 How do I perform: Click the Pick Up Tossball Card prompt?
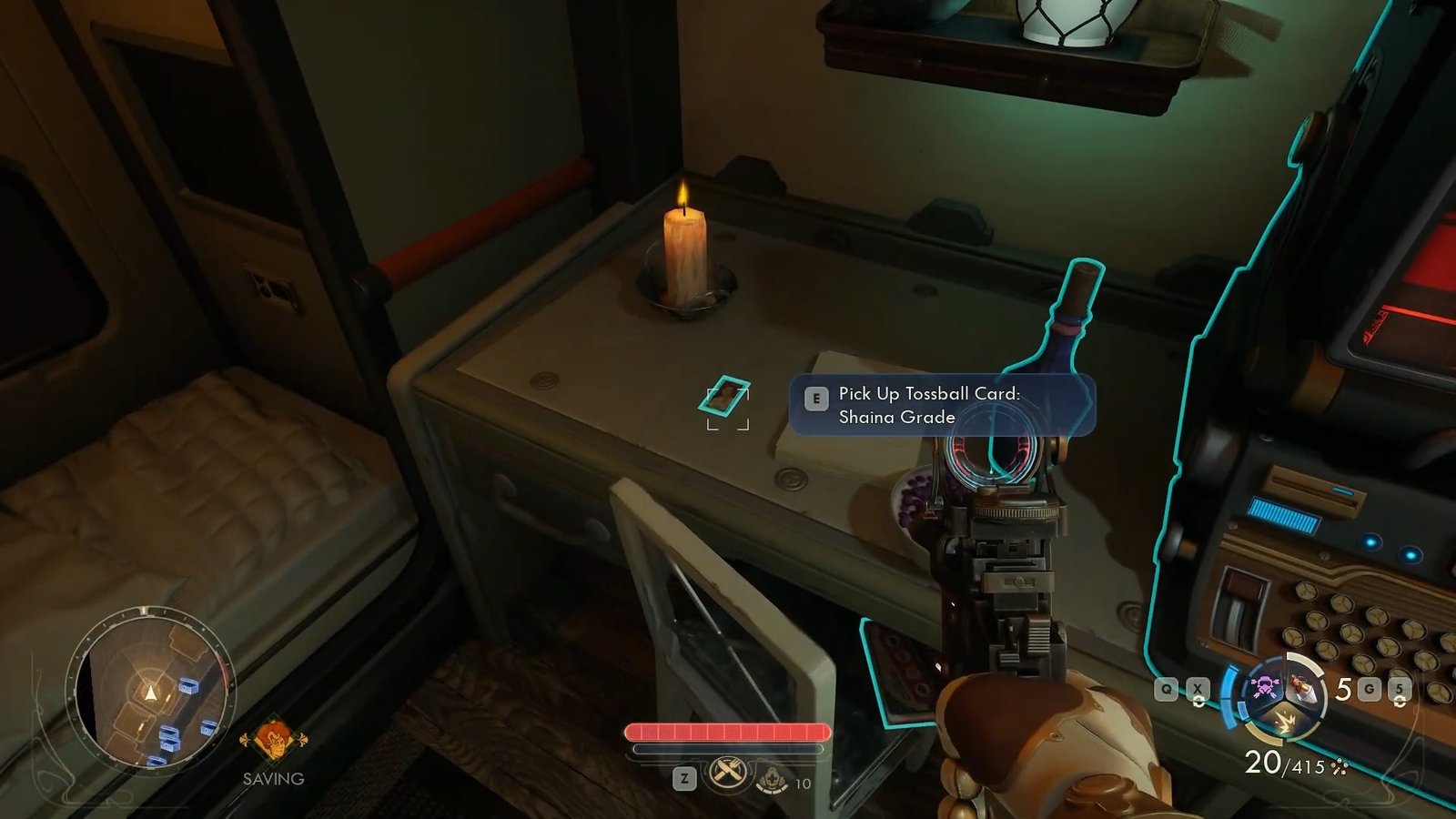941,405
